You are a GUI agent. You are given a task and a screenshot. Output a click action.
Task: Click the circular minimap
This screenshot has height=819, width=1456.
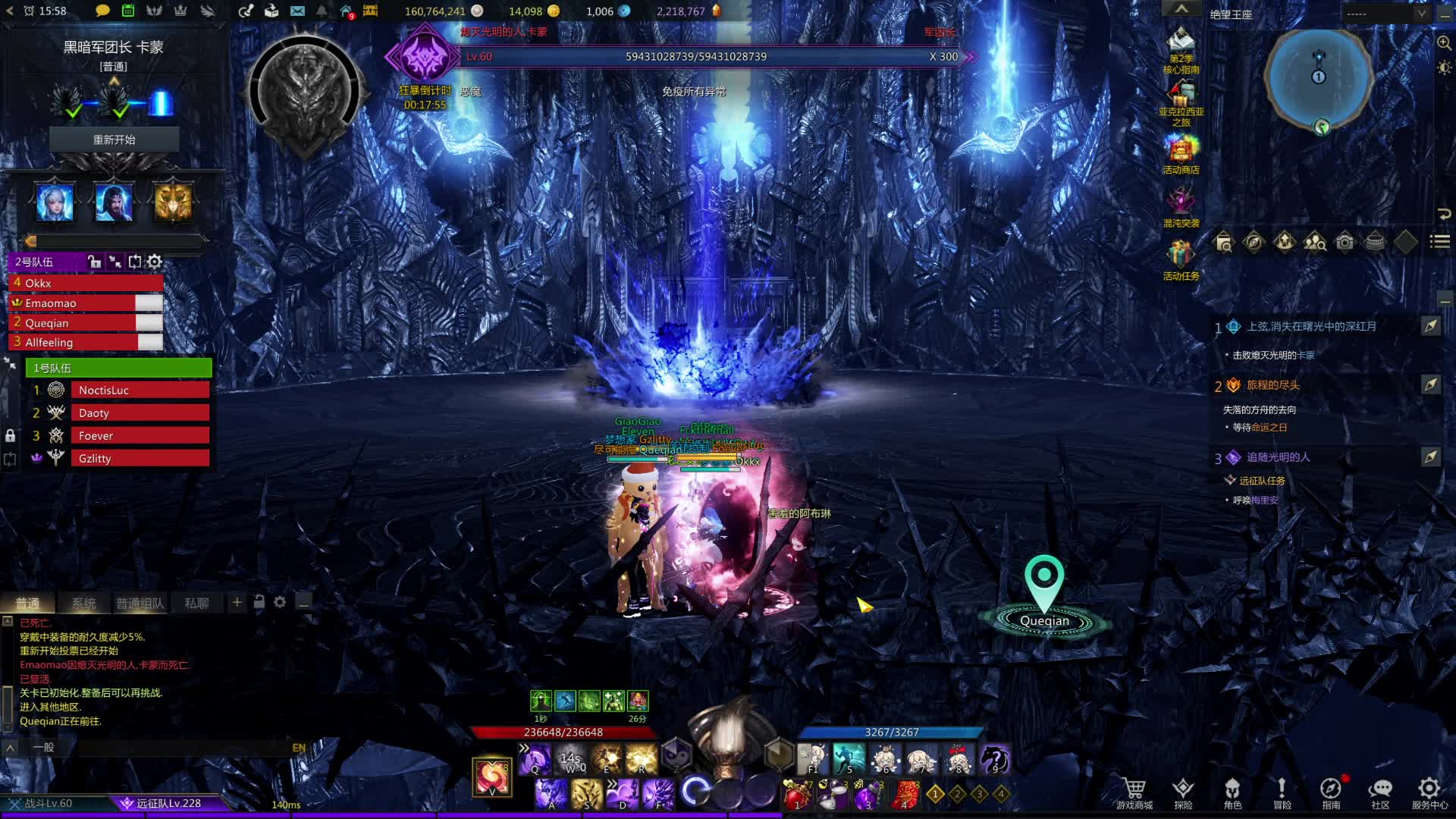pos(1319,80)
